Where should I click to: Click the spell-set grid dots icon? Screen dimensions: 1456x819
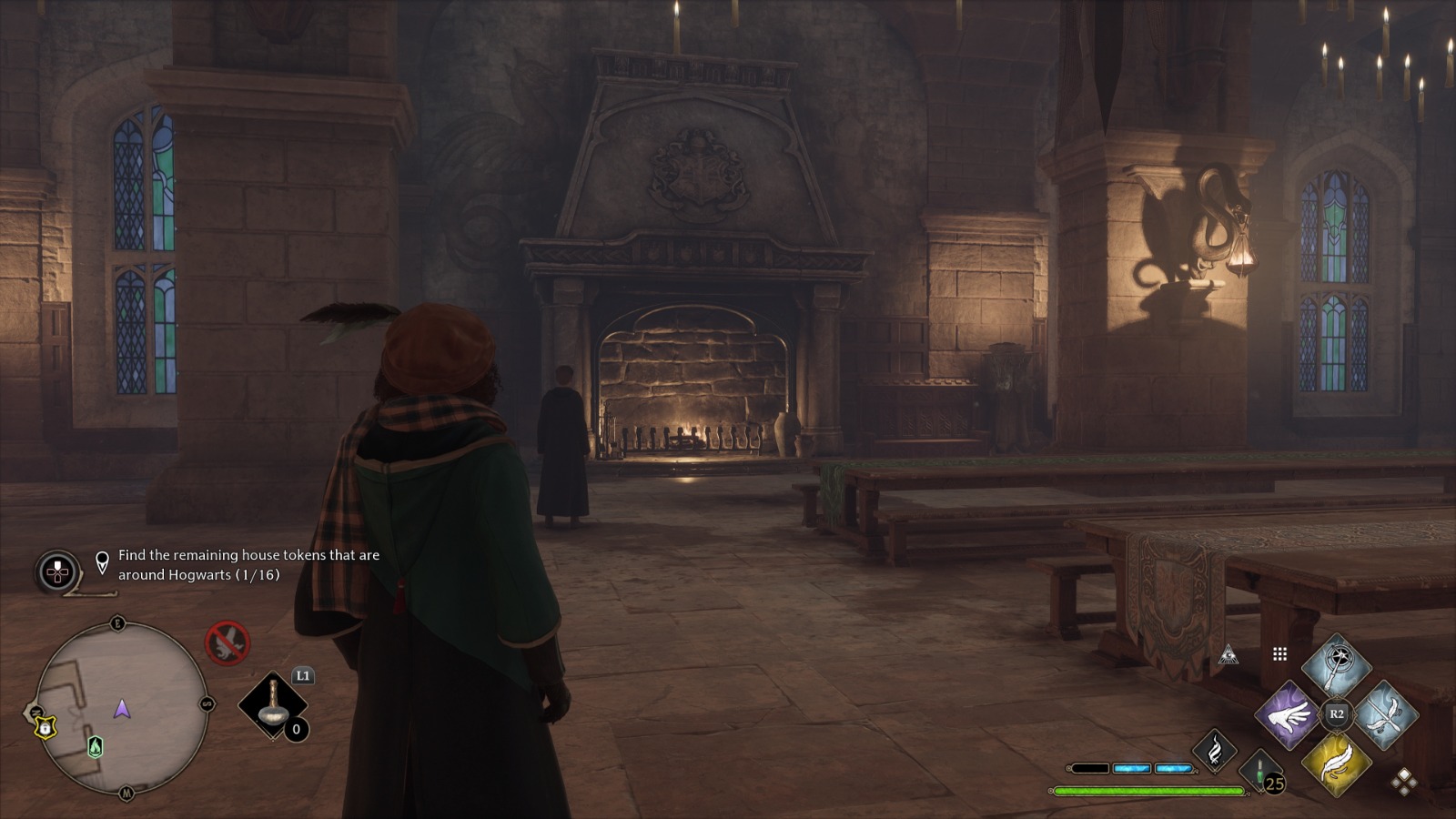coord(1279,653)
